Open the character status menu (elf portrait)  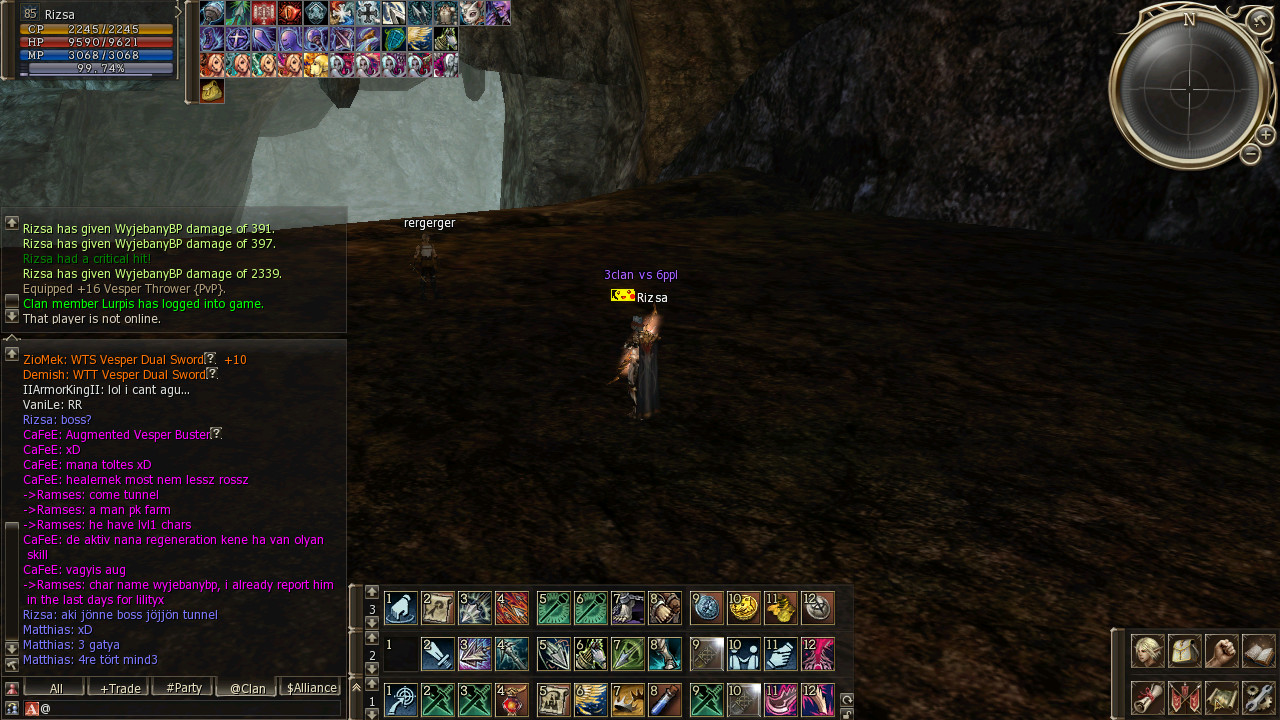pyautogui.click(x=1147, y=651)
